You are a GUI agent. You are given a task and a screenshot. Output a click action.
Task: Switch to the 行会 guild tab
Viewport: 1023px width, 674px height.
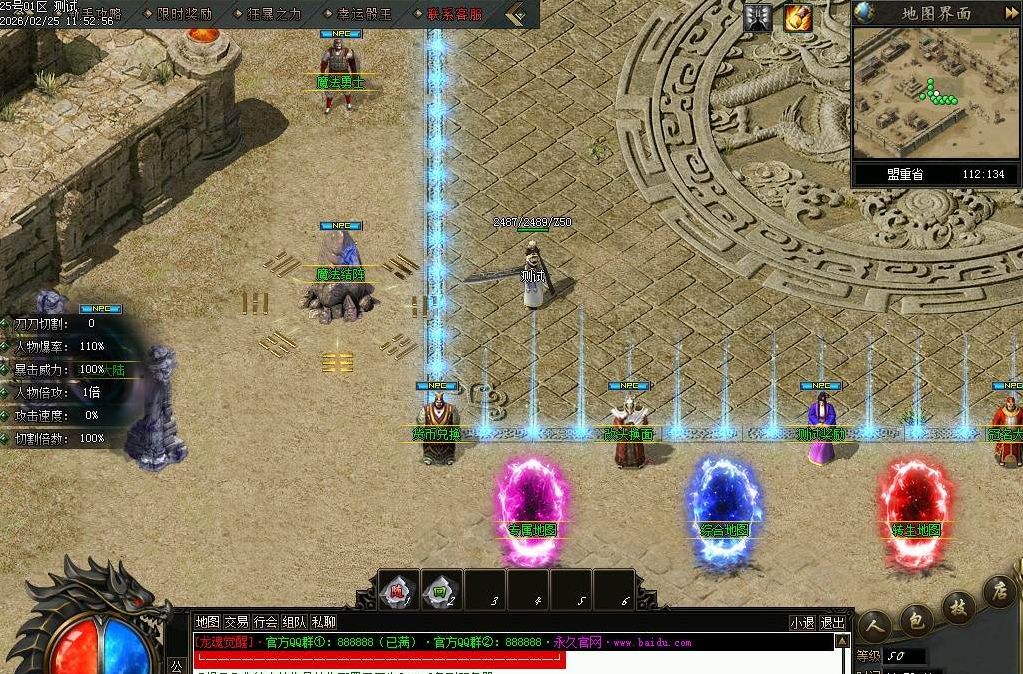pyautogui.click(x=265, y=622)
